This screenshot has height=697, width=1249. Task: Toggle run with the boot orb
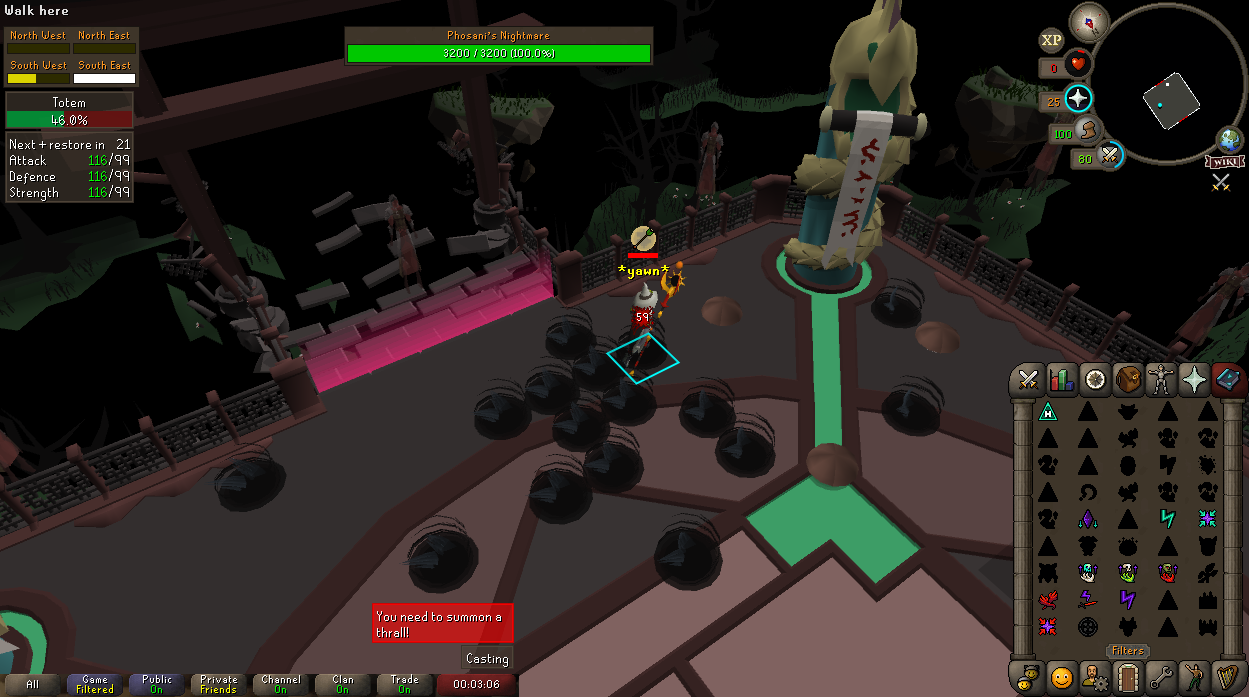(x=1089, y=130)
